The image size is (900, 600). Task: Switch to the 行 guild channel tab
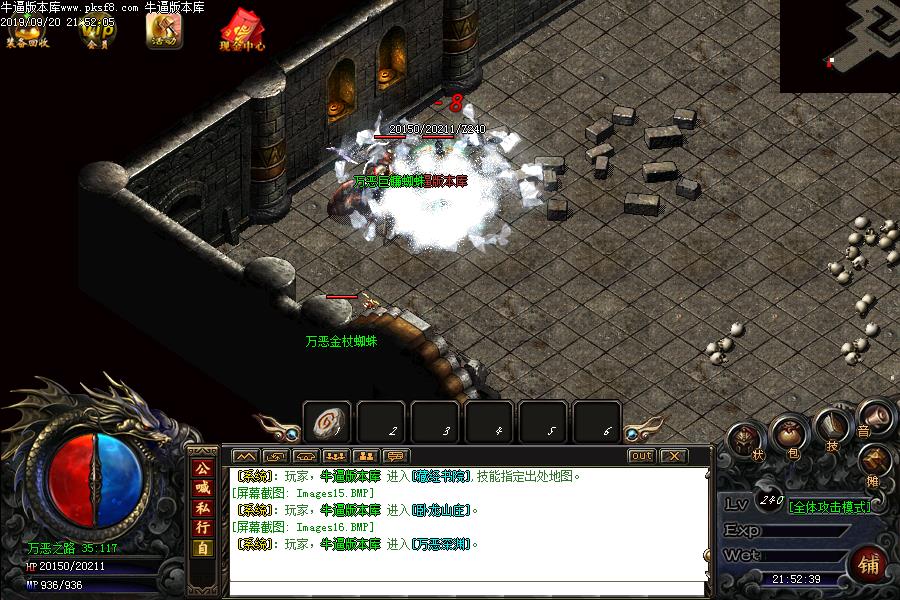point(203,527)
